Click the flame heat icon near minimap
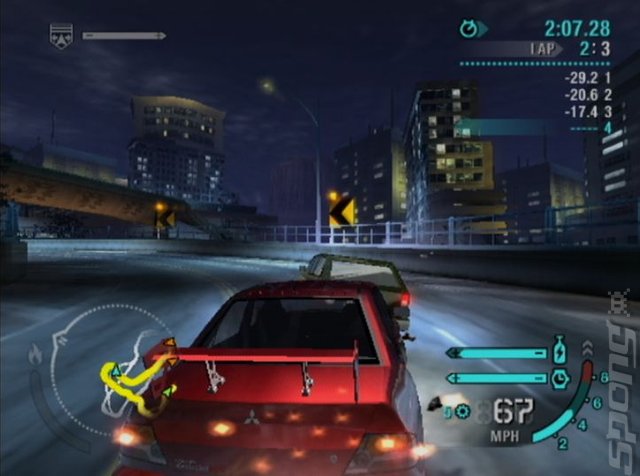 [36, 353]
